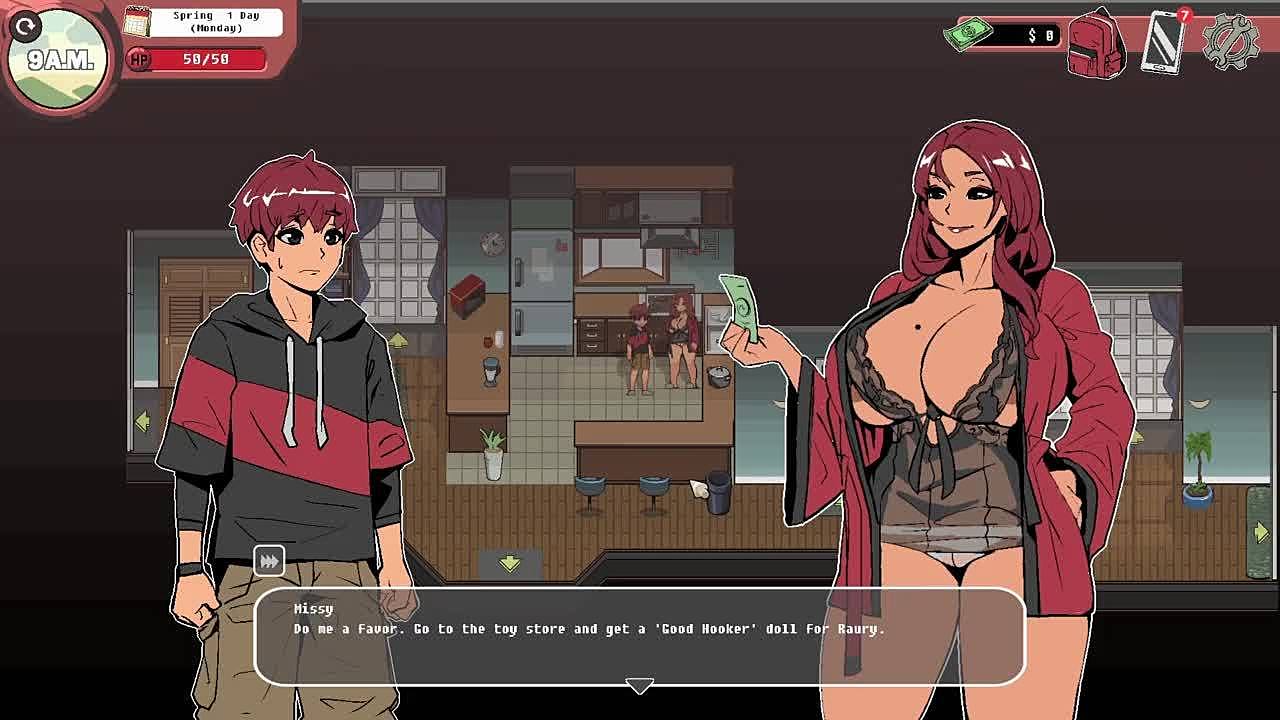
Task: Click Missy's dialogue text box
Action: coord(640,635)
